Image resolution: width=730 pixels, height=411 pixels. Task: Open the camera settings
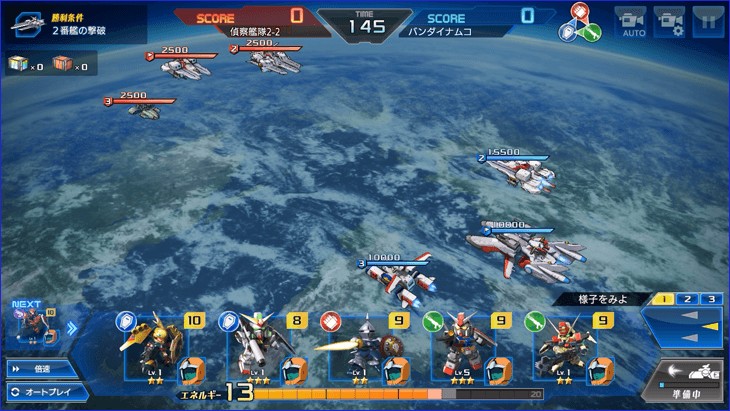coord(669,21)
